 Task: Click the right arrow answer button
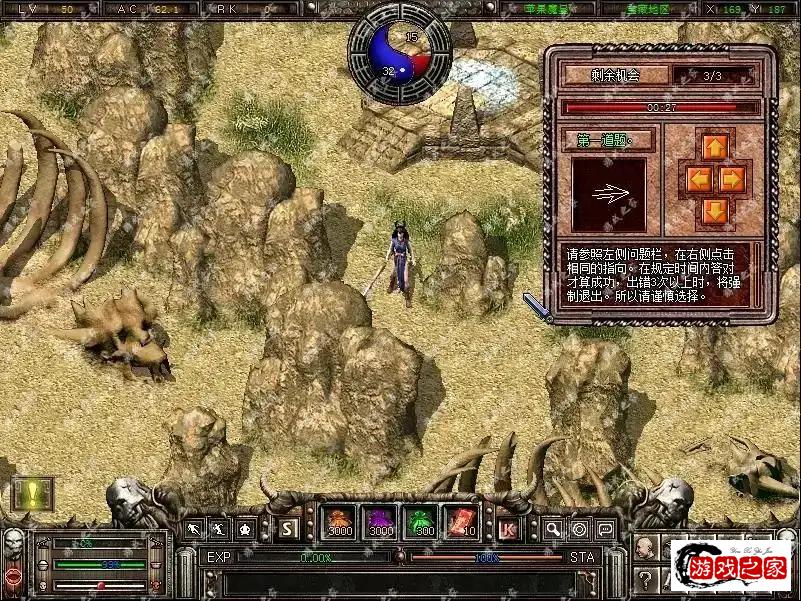coord(732,179)
